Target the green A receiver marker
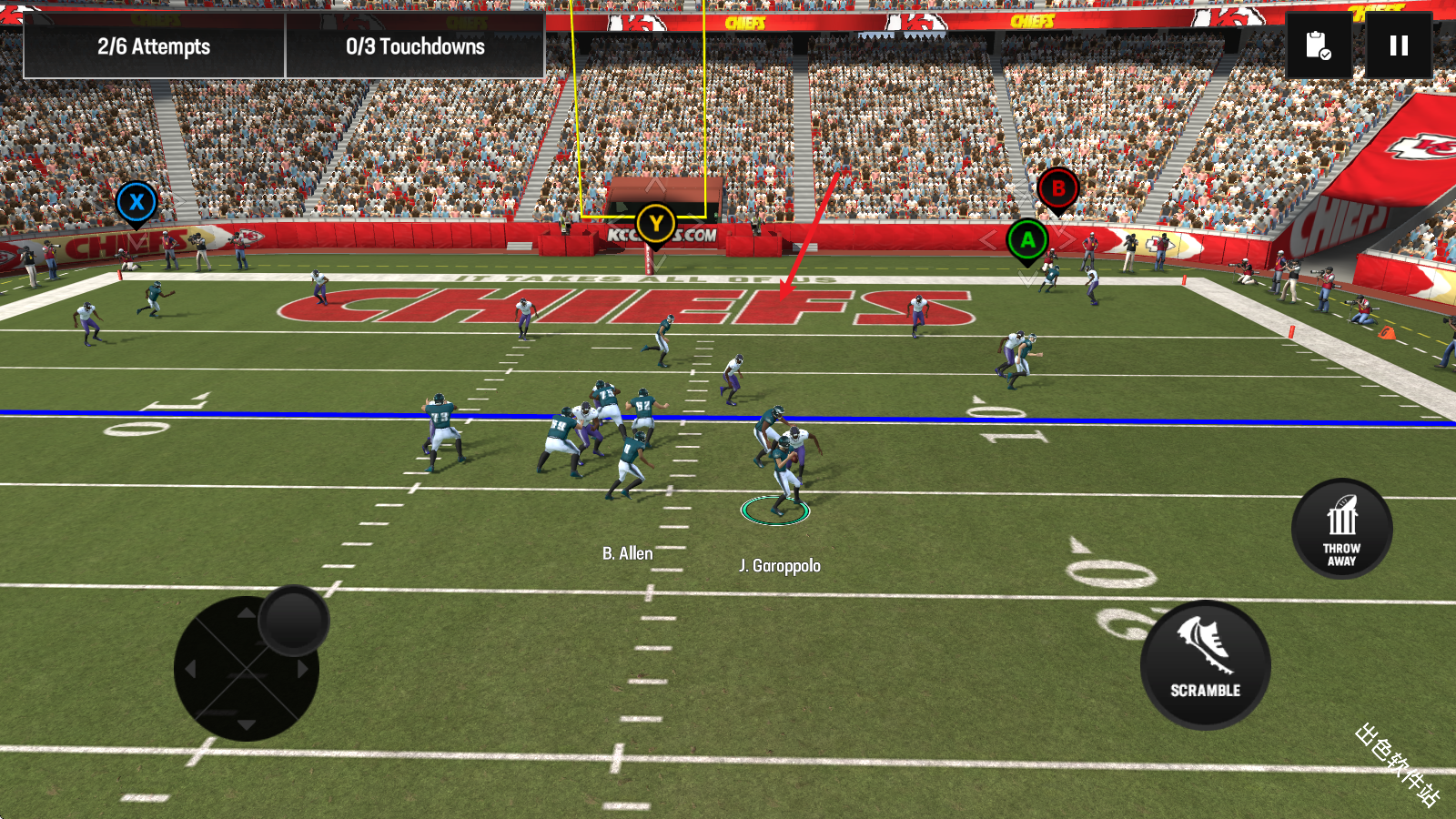 pos(1027,240)
